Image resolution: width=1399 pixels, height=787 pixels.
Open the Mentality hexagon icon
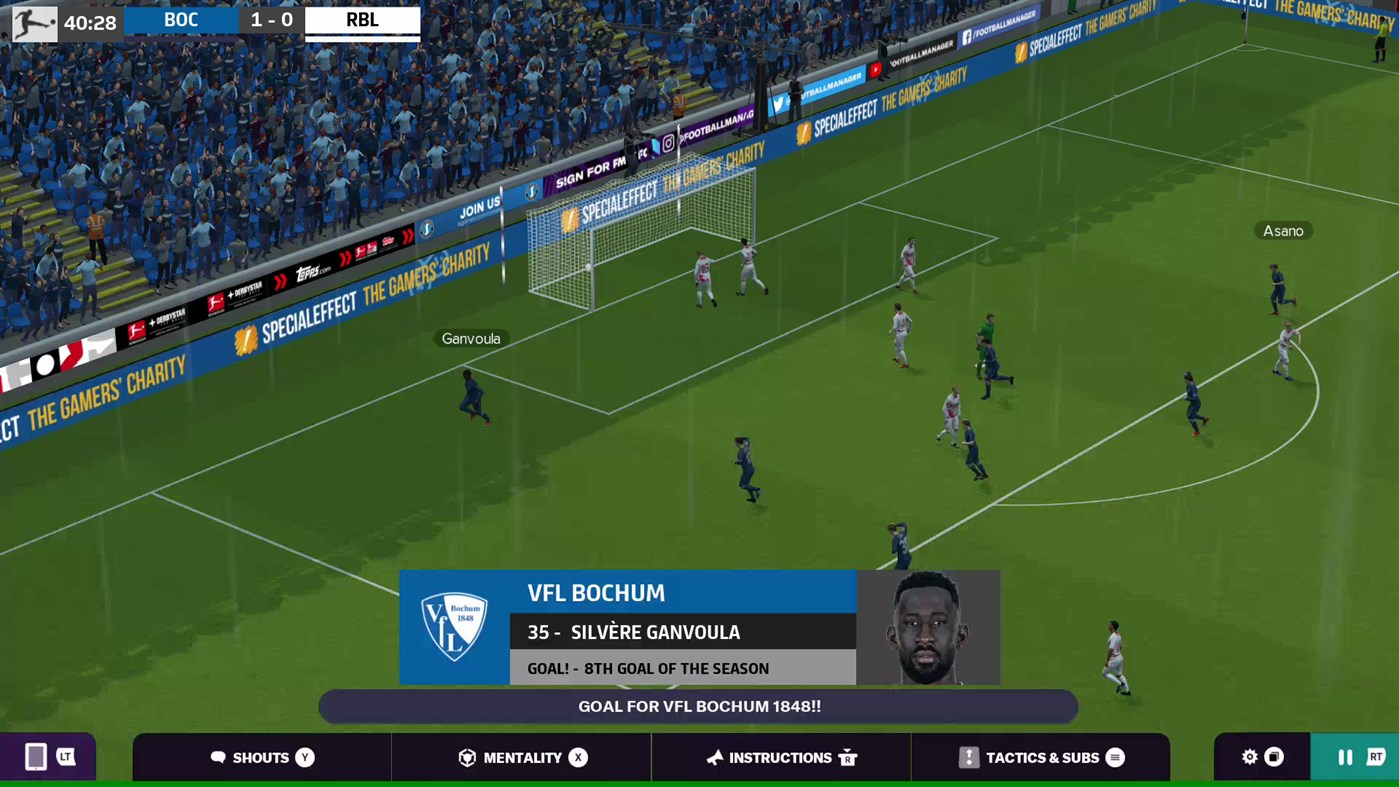pos(466,757)
